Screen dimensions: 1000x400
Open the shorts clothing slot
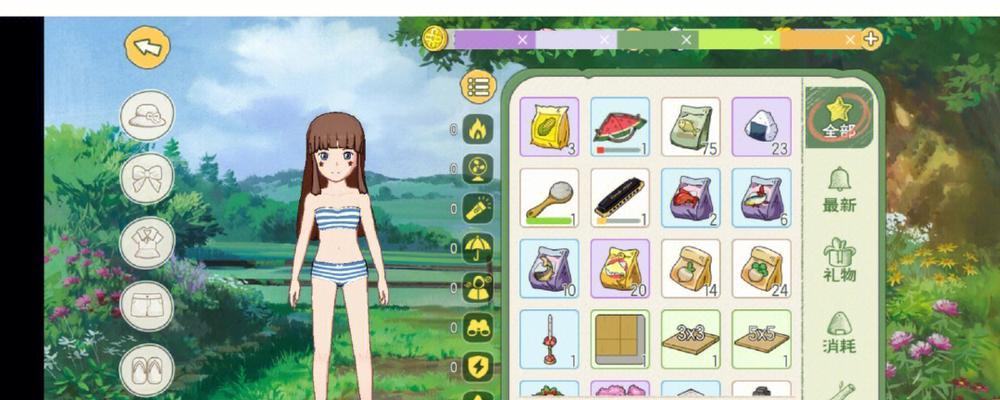point(147,306)
